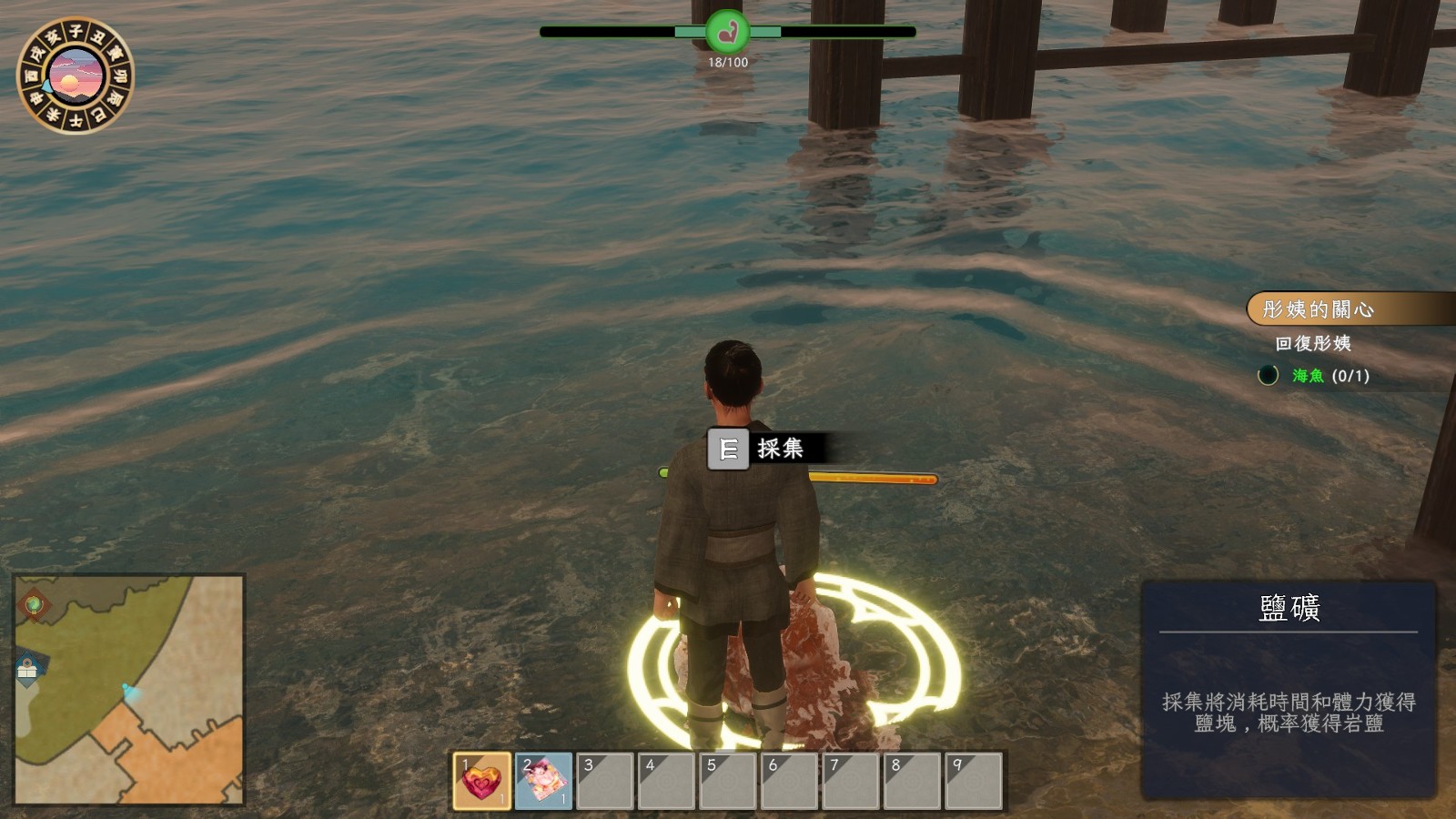Select the red heart gem in hotbar slot 1
1456x819 pixels.
(481, 780)
